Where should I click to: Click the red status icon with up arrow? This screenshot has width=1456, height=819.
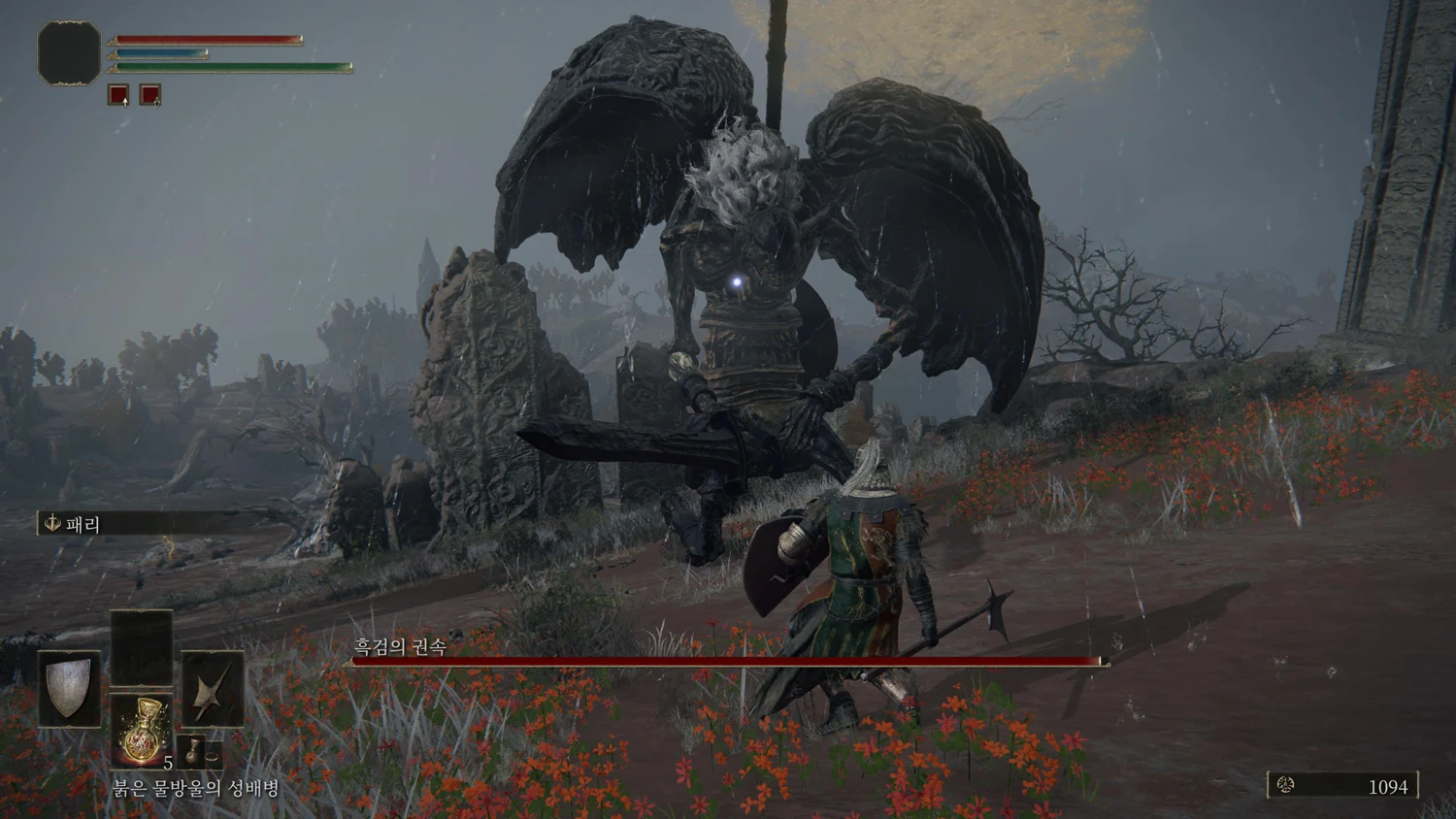coord(118,95)
